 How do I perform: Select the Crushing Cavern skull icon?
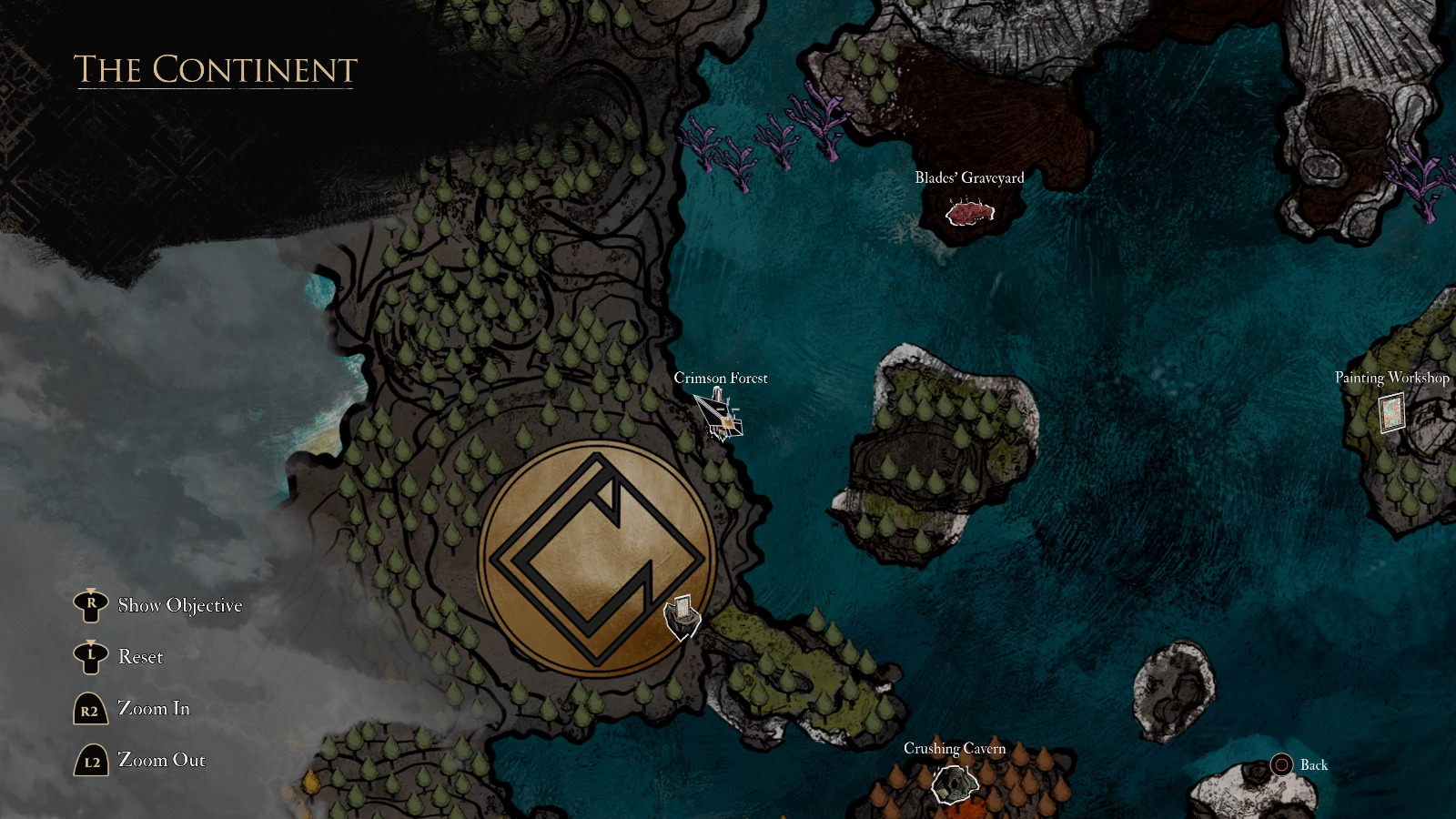tap(953, 783)
